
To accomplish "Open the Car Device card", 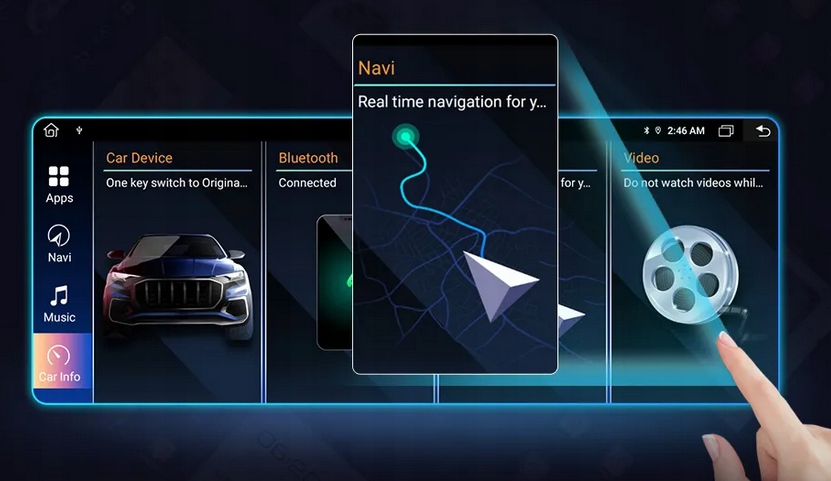I will point(177,270).
